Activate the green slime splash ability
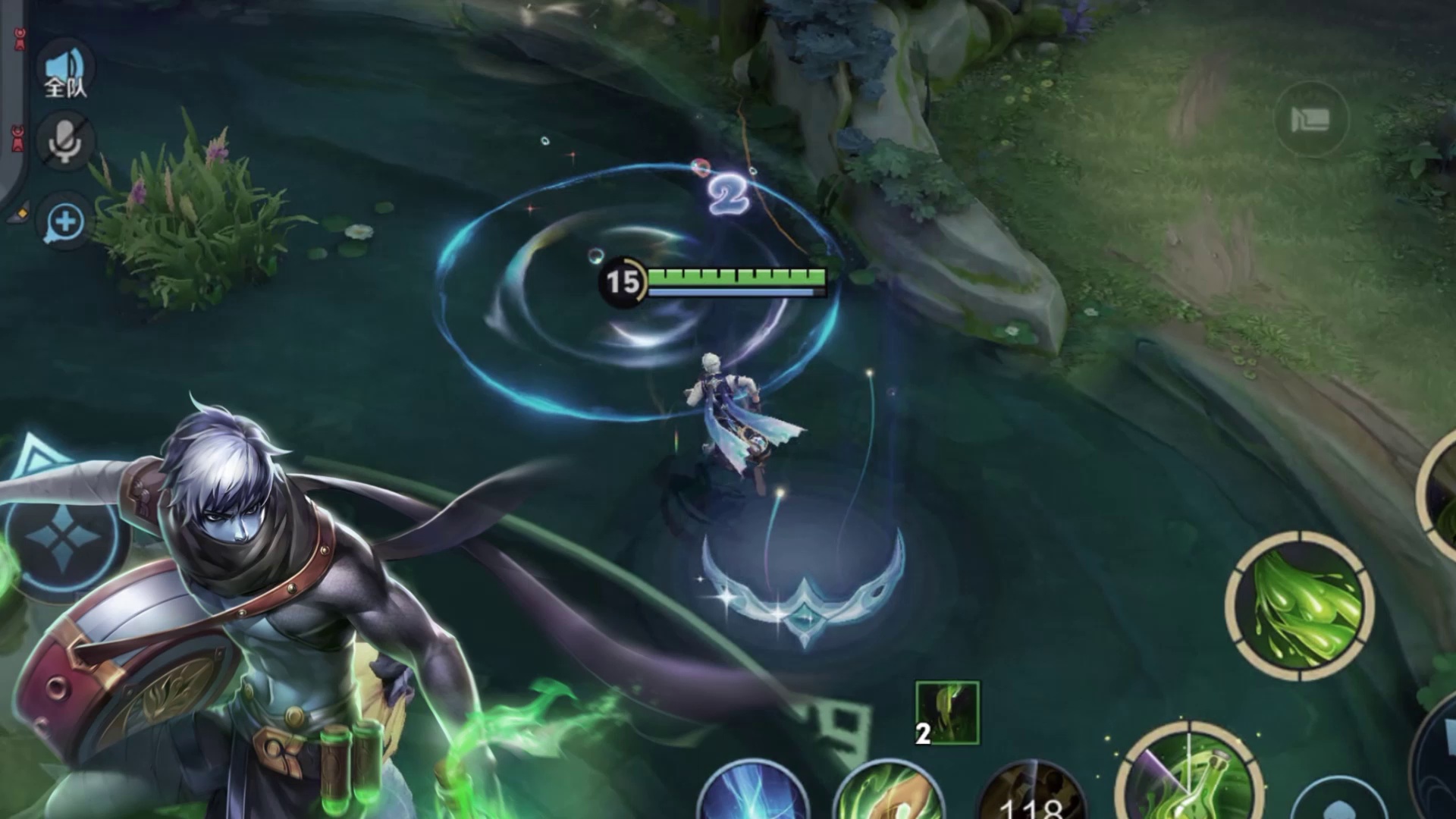This screenshot has height=819, width=1456. [x=1299, y=610]
